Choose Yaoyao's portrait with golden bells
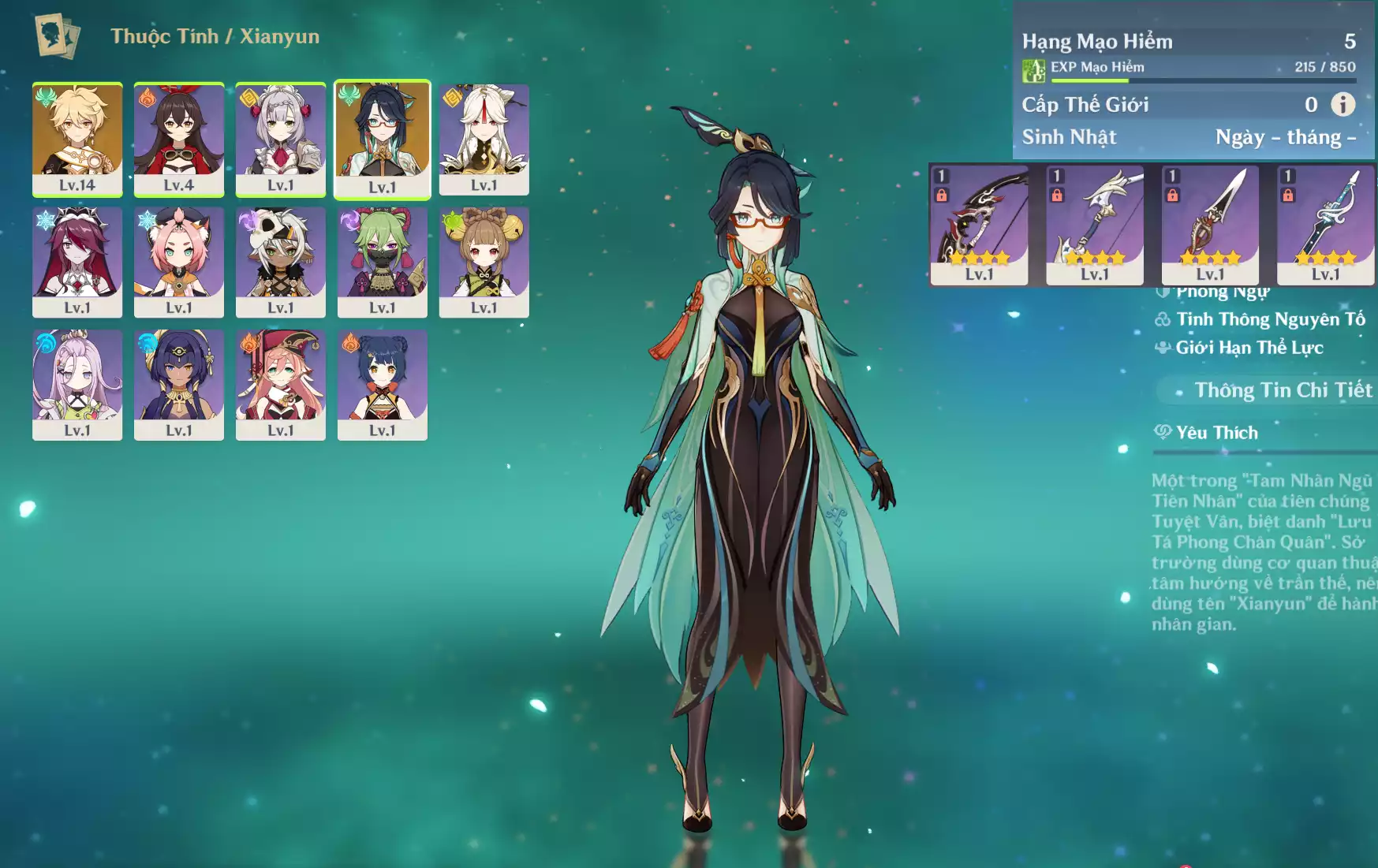The width and height of the screenshot is (1378, 868). [484, 262]
